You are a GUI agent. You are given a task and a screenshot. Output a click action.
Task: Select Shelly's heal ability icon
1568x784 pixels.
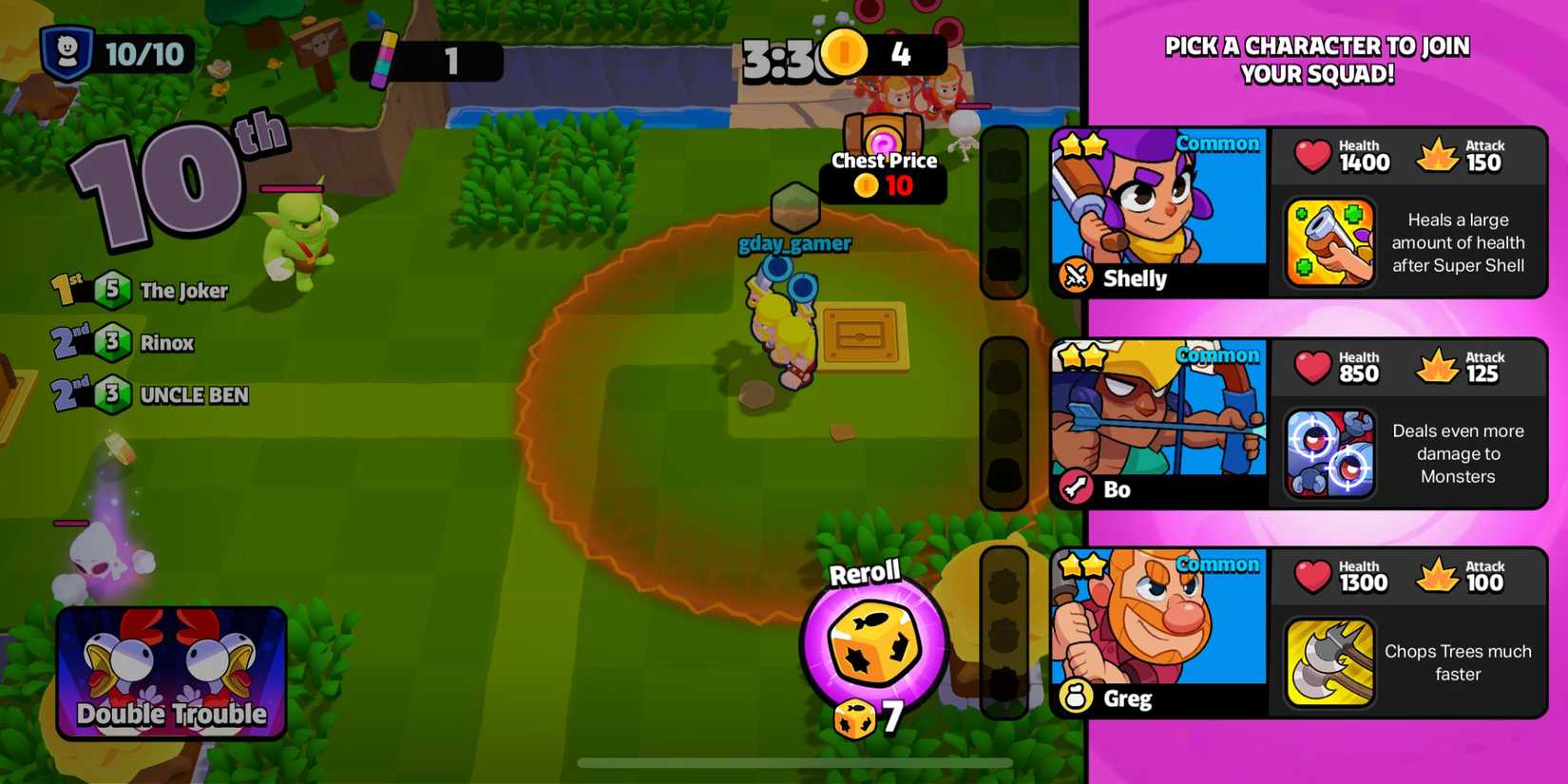click(x=1329, y=242)
